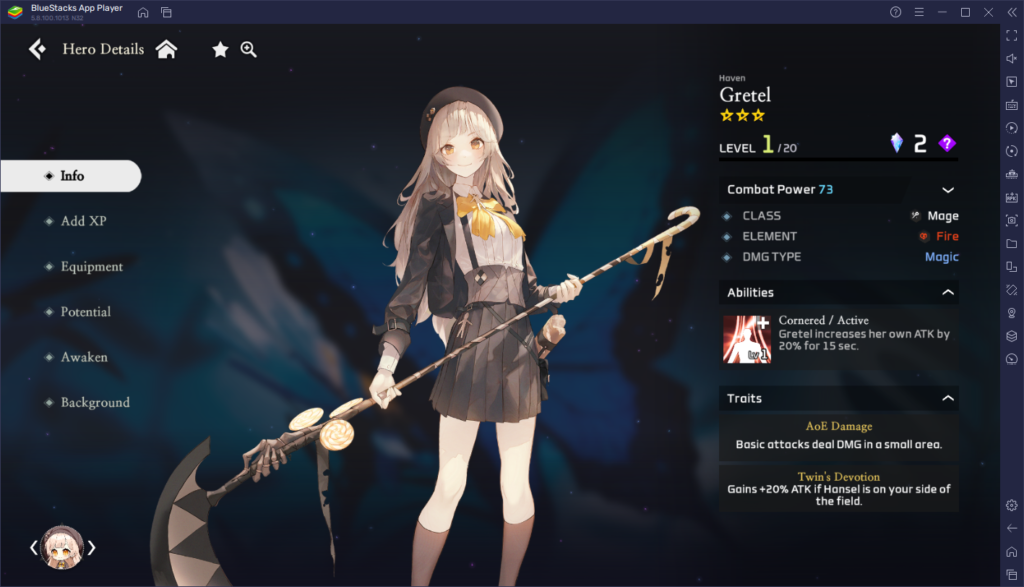Tap the purple question mark gem icon
This screenshot has width=1024, height=587.
point(947,144)
